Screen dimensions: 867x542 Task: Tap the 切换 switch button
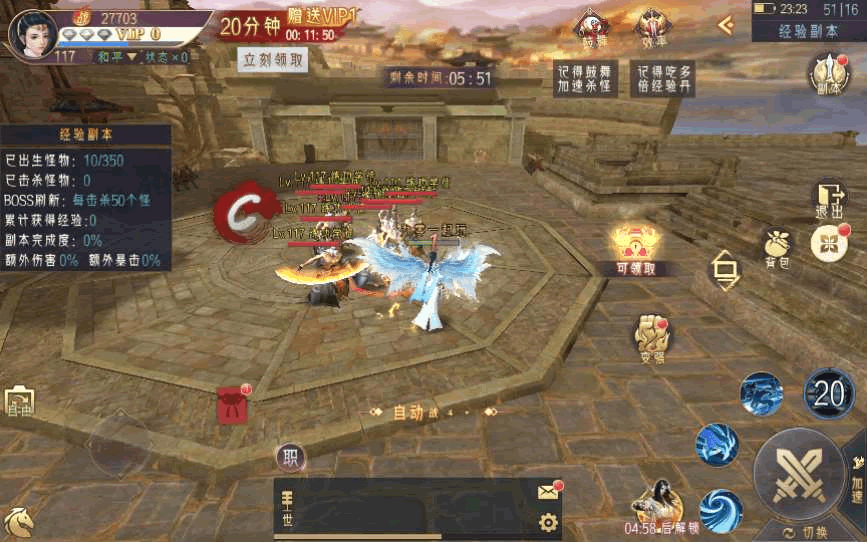pyautogui.click(x=807, y=532)
